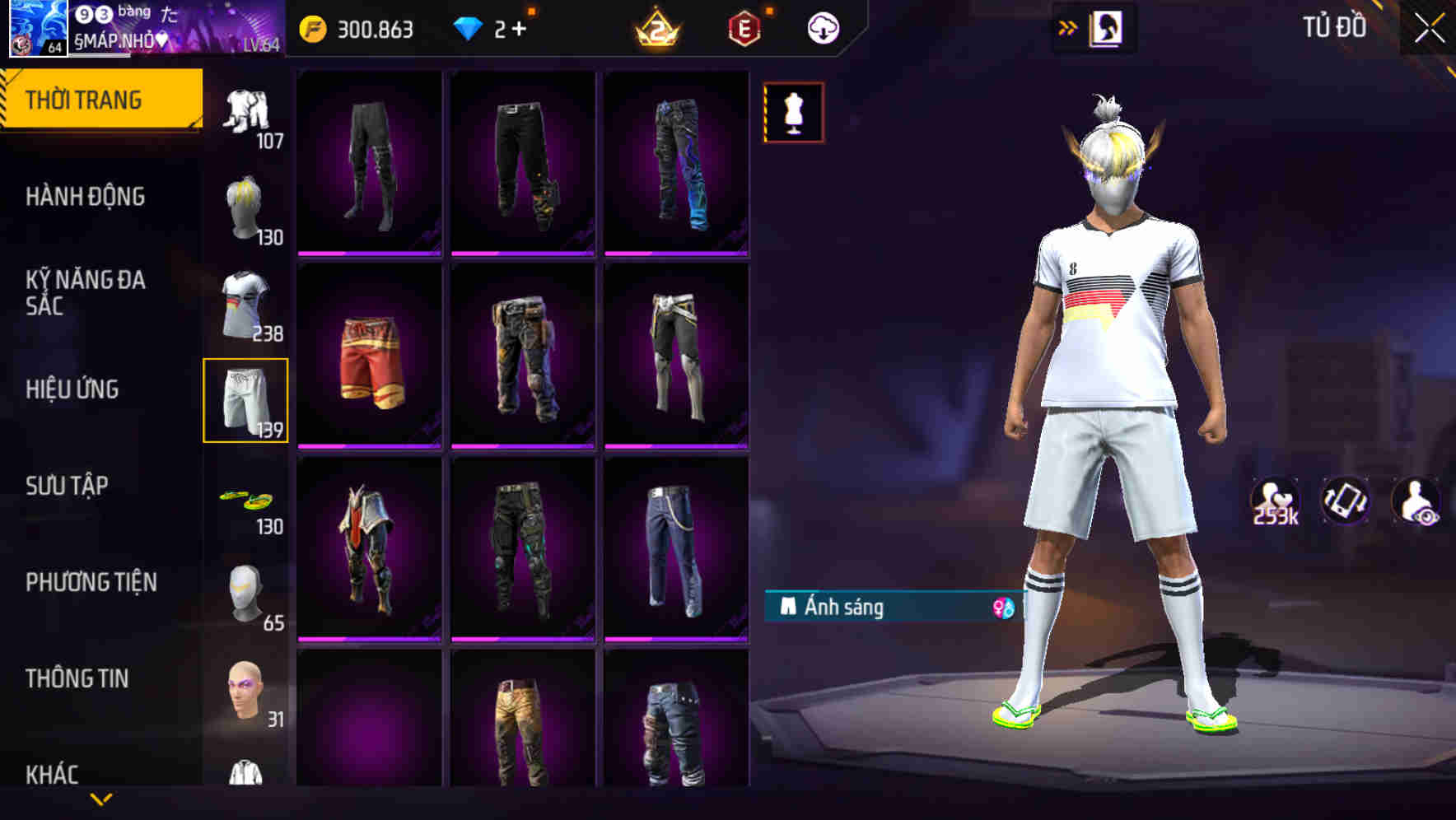Select the THÔNG TIN menu item

(78, 678)
